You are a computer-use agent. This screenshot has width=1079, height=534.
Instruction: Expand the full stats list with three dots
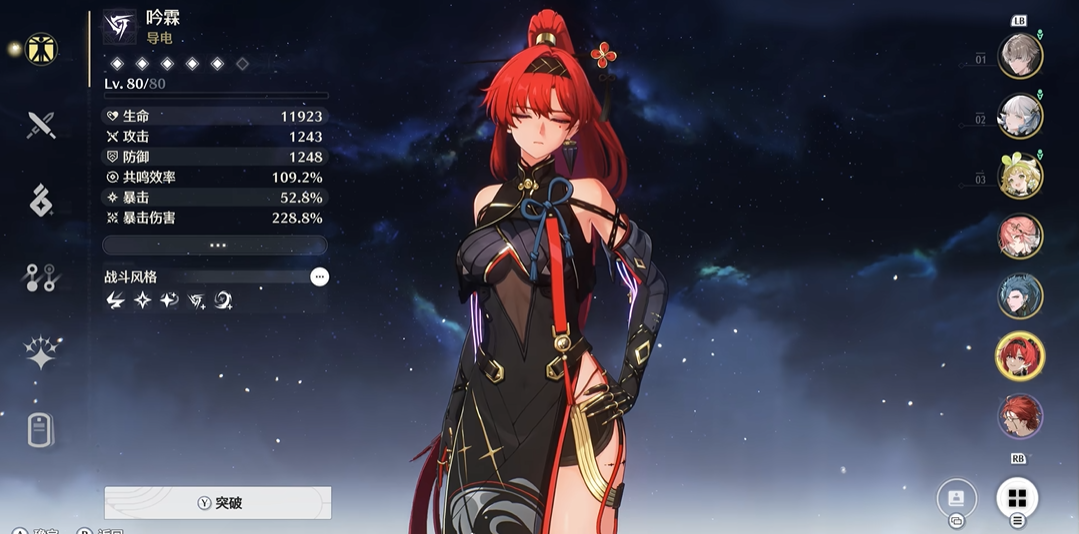[x=215, y=245]
